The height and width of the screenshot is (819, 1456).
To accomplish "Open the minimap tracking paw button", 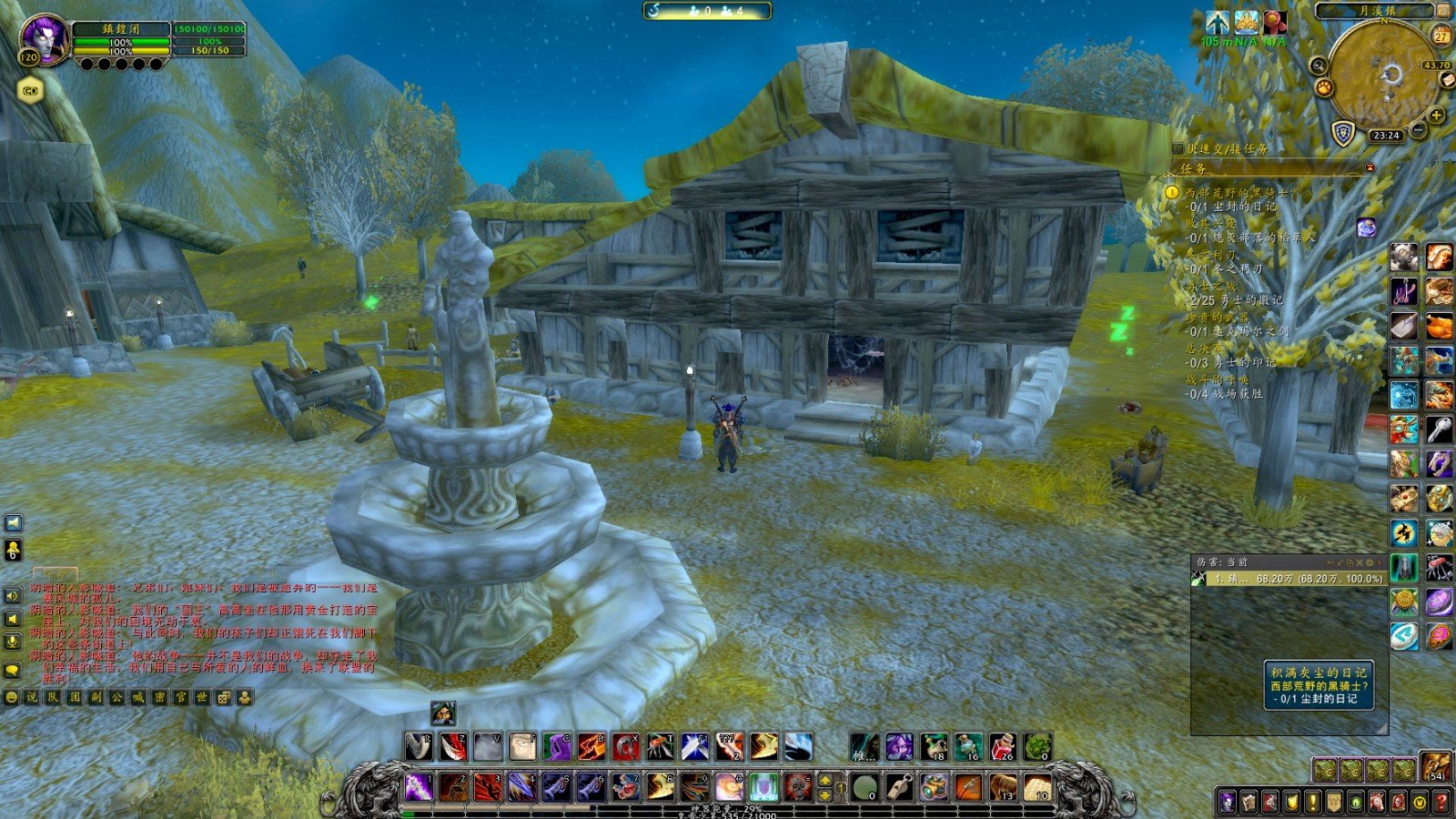I will point(1324,88).
